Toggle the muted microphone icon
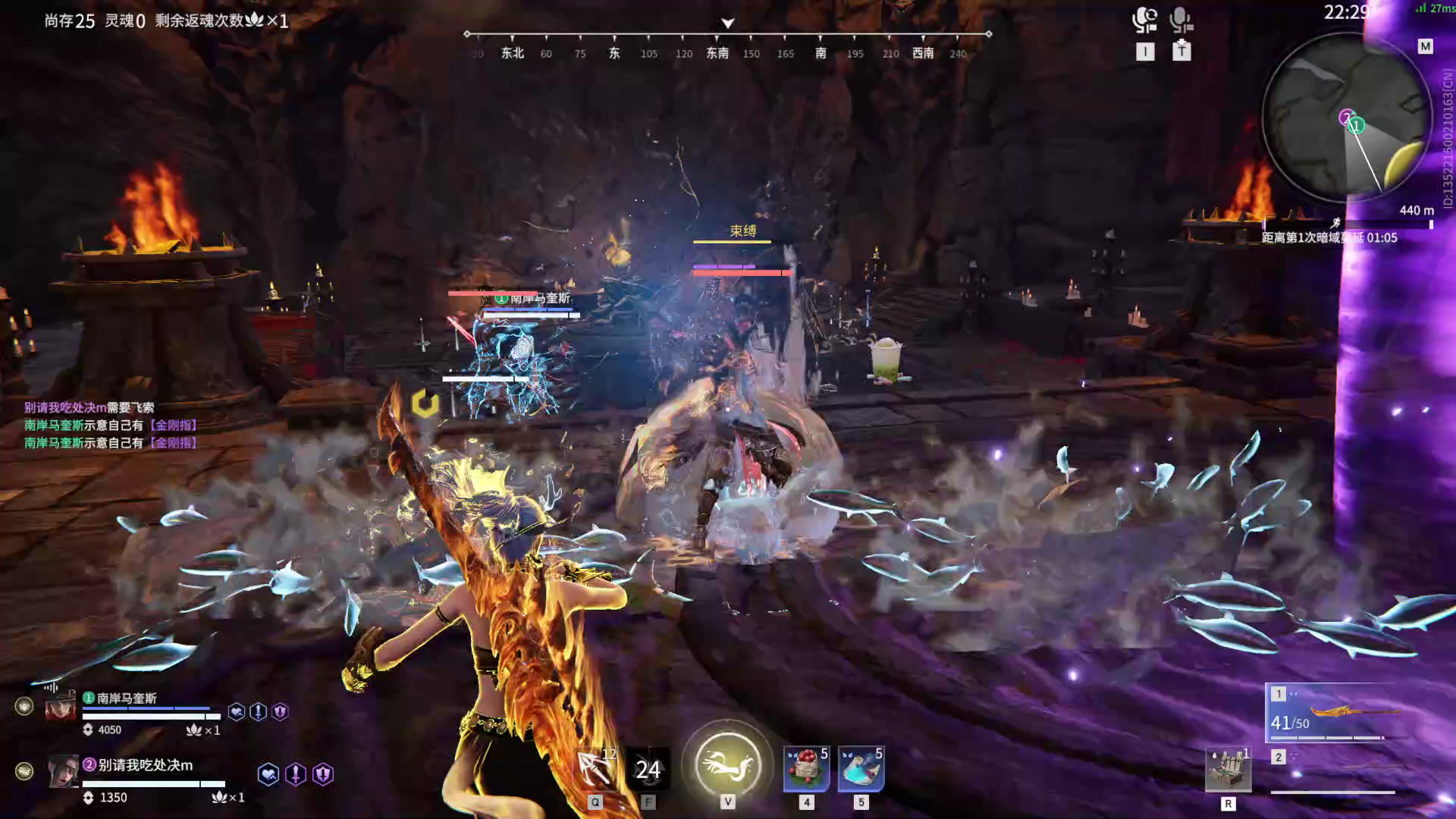1456x819 pixels. coord(1181,20)
